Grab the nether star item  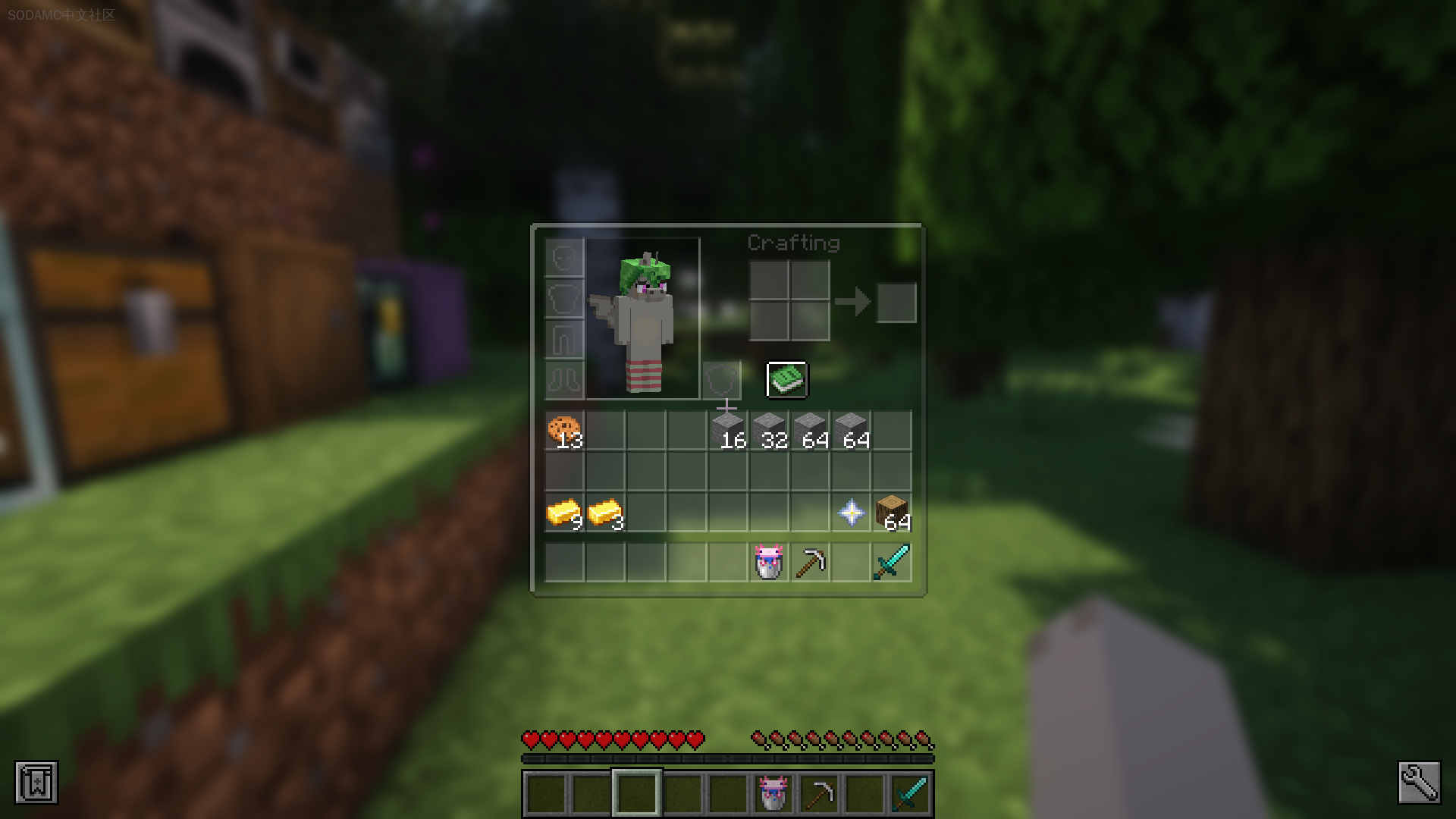(851, 513)
